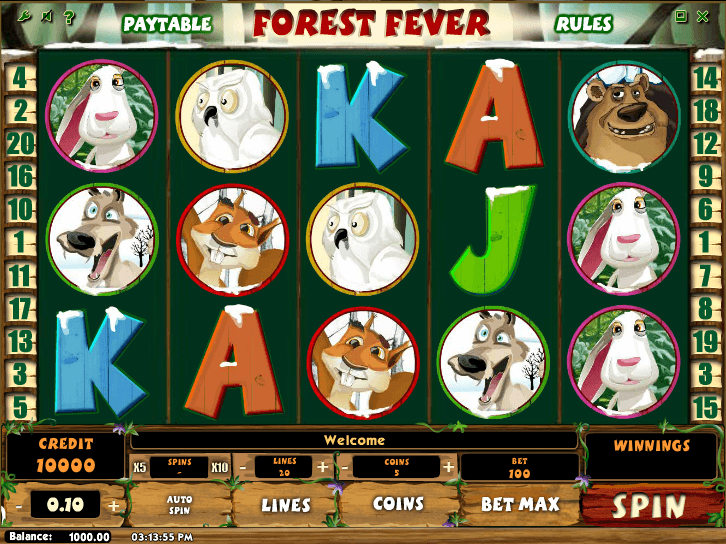The image size is (726, 544).
Task: Choose X10 auto spins
Action: (219, 467)
